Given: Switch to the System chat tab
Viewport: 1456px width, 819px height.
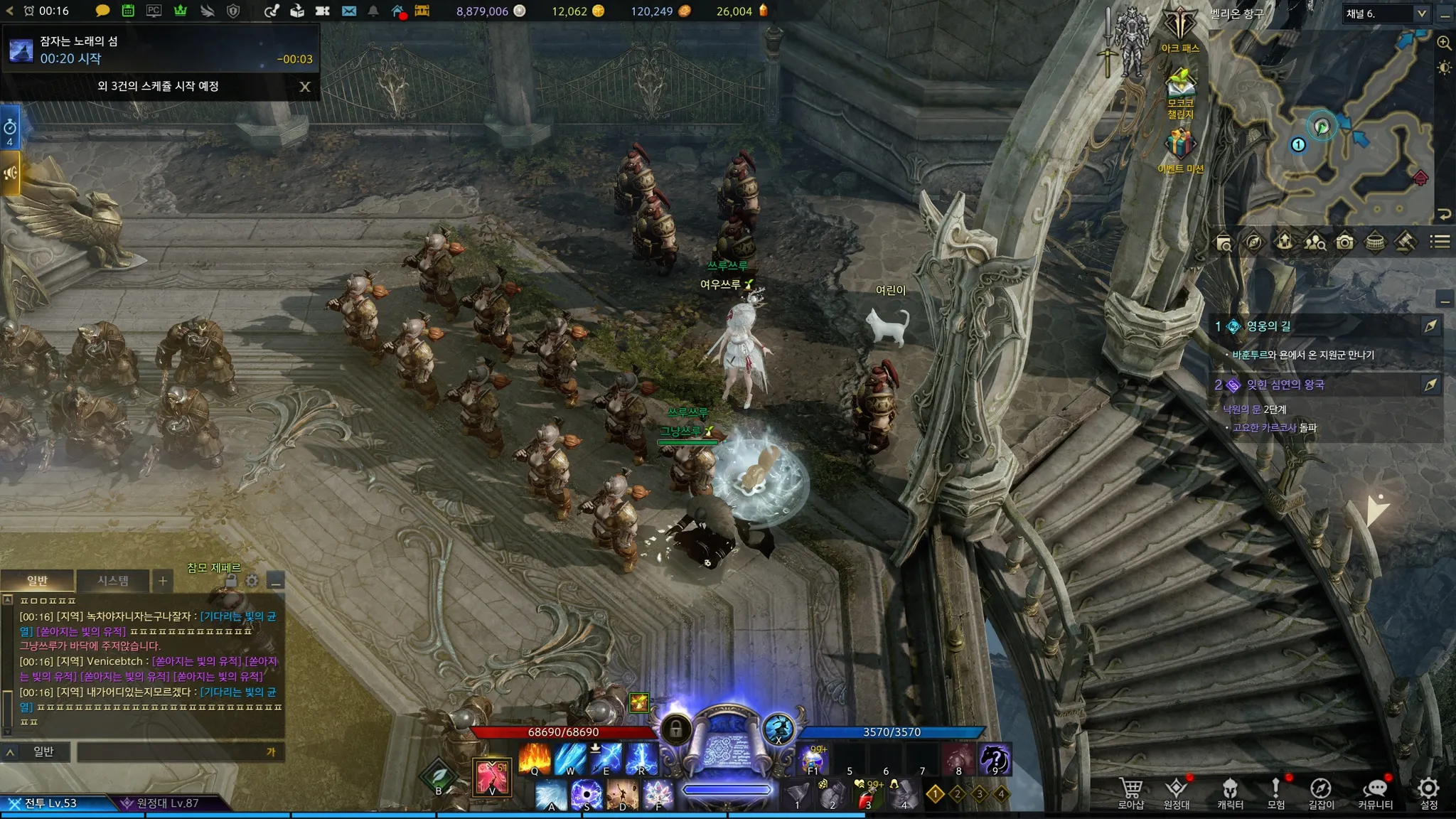Looking at the screenshot, I should pos(113,581).
